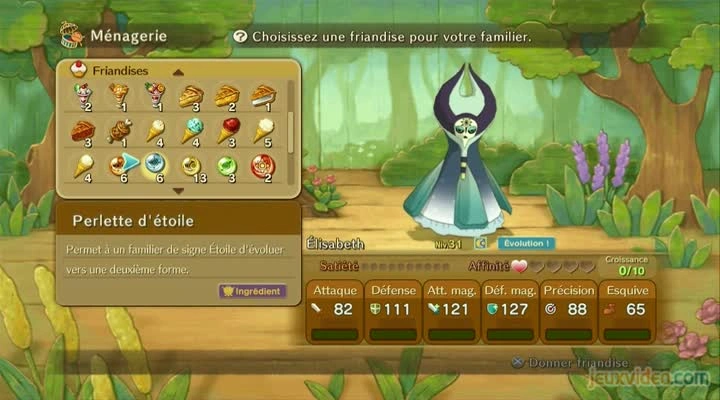Pick the pie slice with white base

[262, 96]
